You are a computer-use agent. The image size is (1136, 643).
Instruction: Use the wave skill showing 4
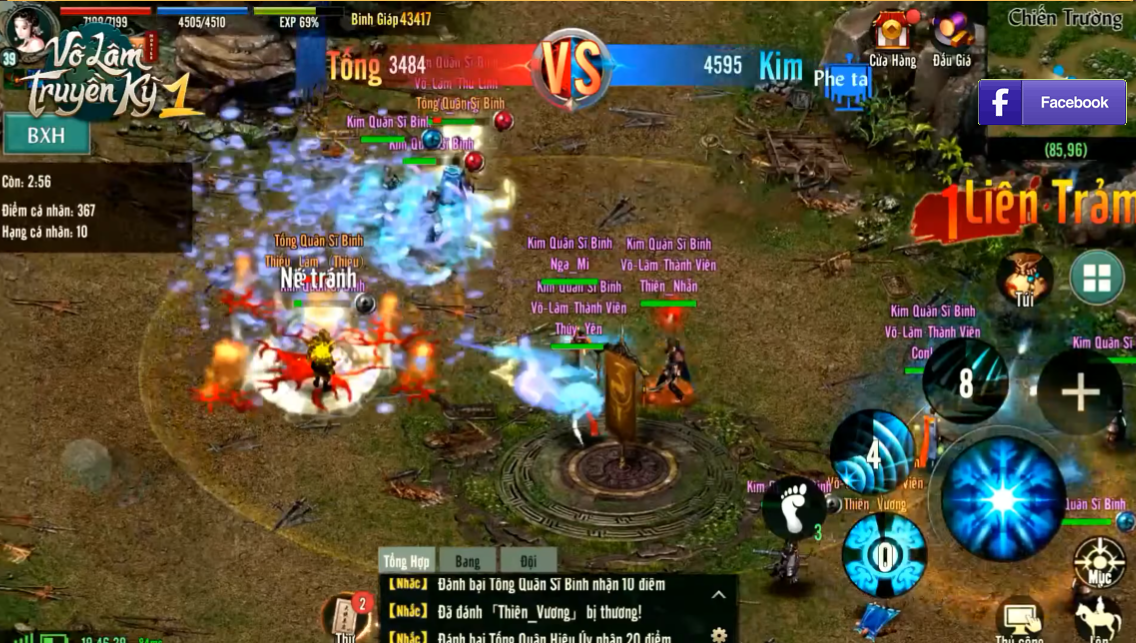(872, 453)
